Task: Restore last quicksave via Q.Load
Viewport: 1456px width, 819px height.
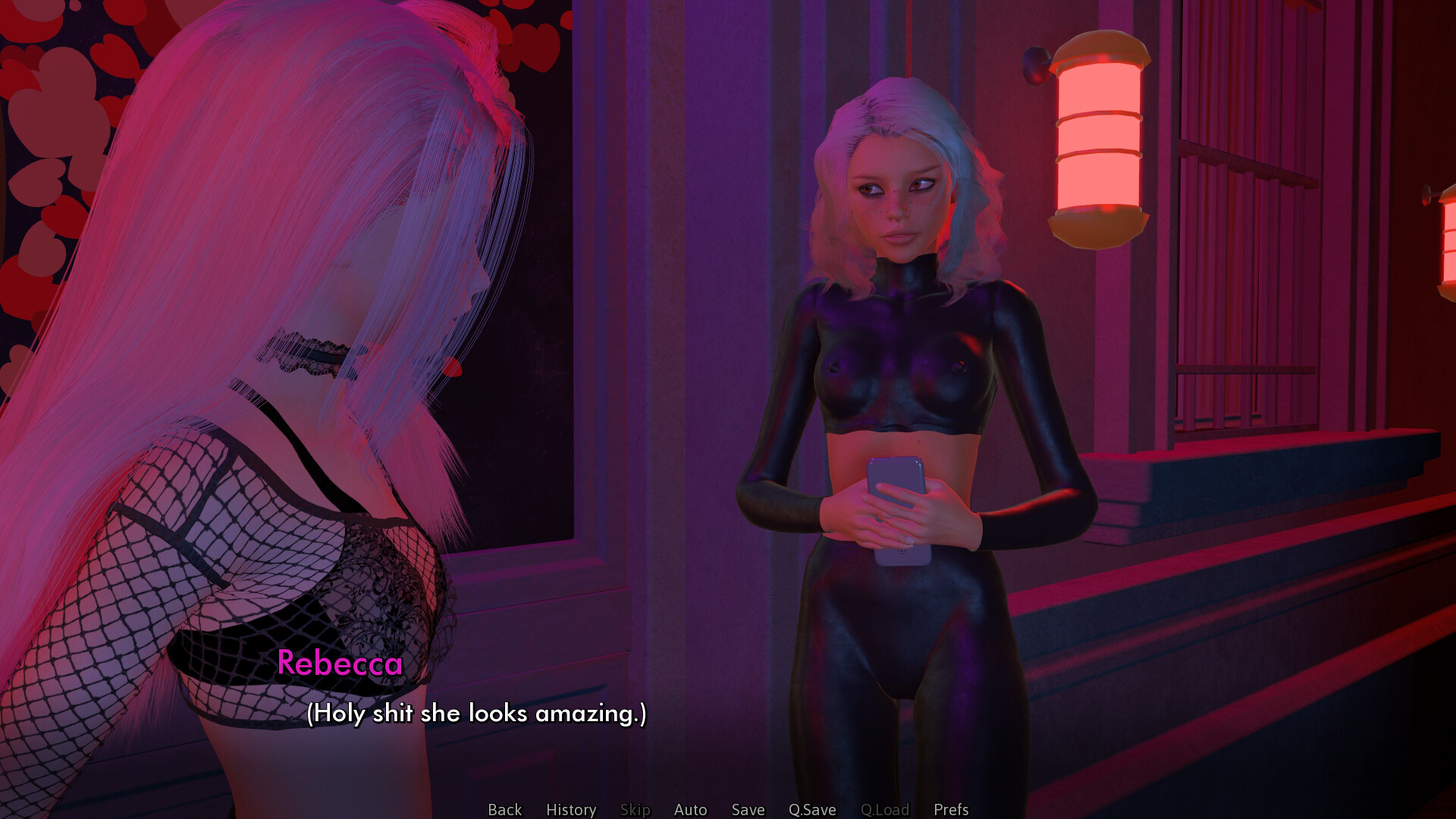Action: (x=885, y=809)
